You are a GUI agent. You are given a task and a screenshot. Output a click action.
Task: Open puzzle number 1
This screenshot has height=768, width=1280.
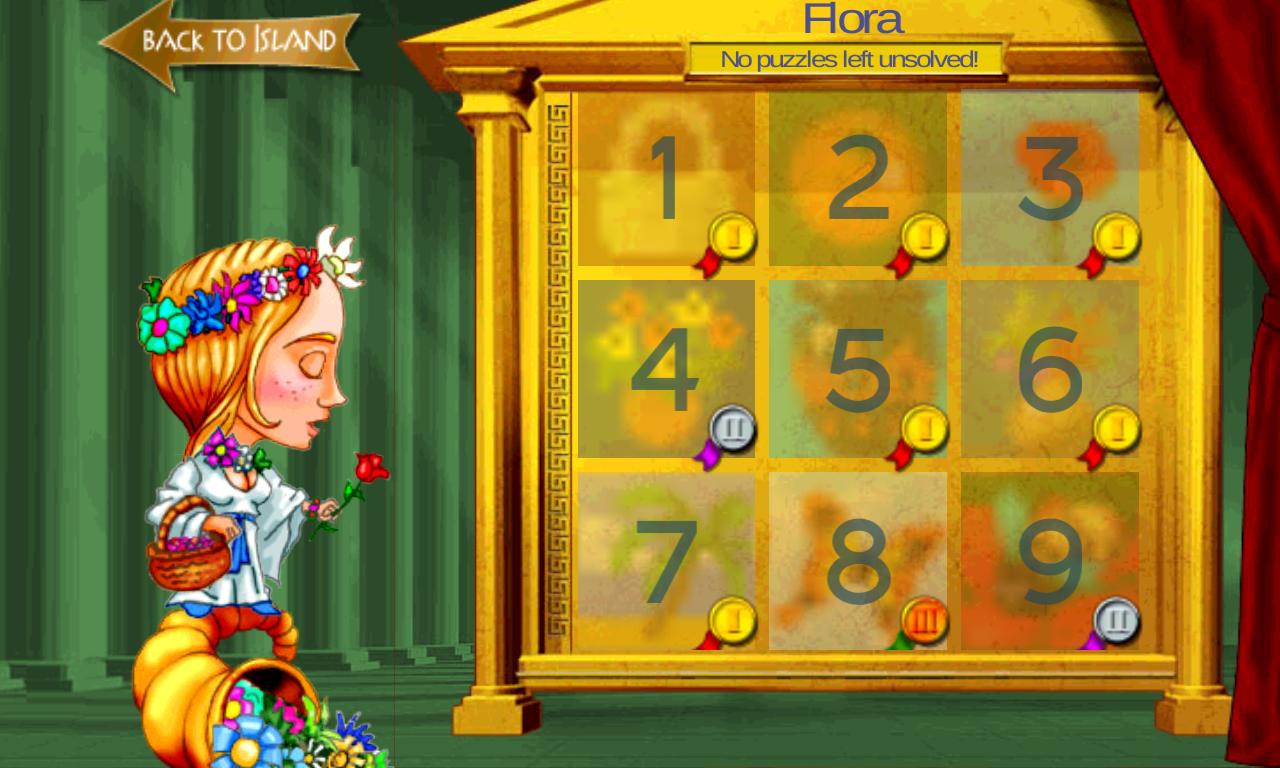[666, 179]
